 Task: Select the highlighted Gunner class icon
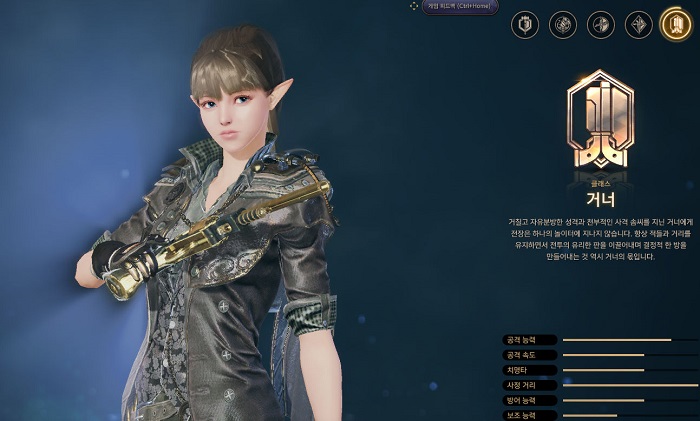click(x=675, y=24)
